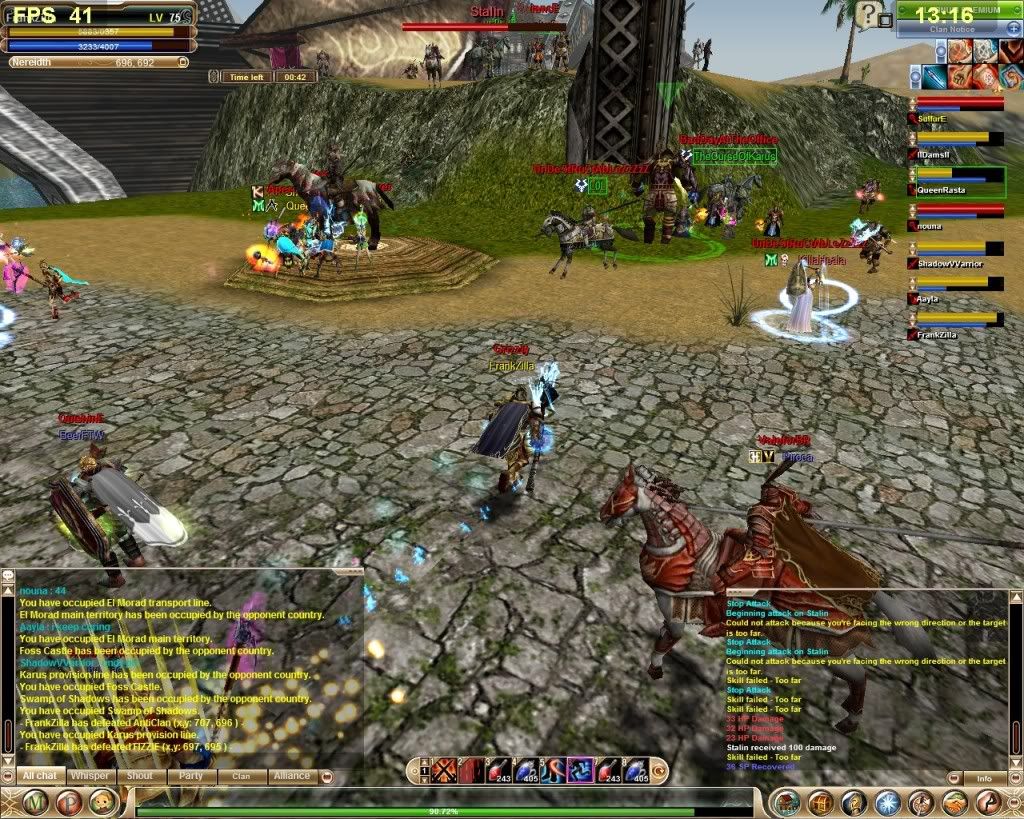
Task: Expand the Clan Notice panel with plus button
Action: coord(1012,30)
